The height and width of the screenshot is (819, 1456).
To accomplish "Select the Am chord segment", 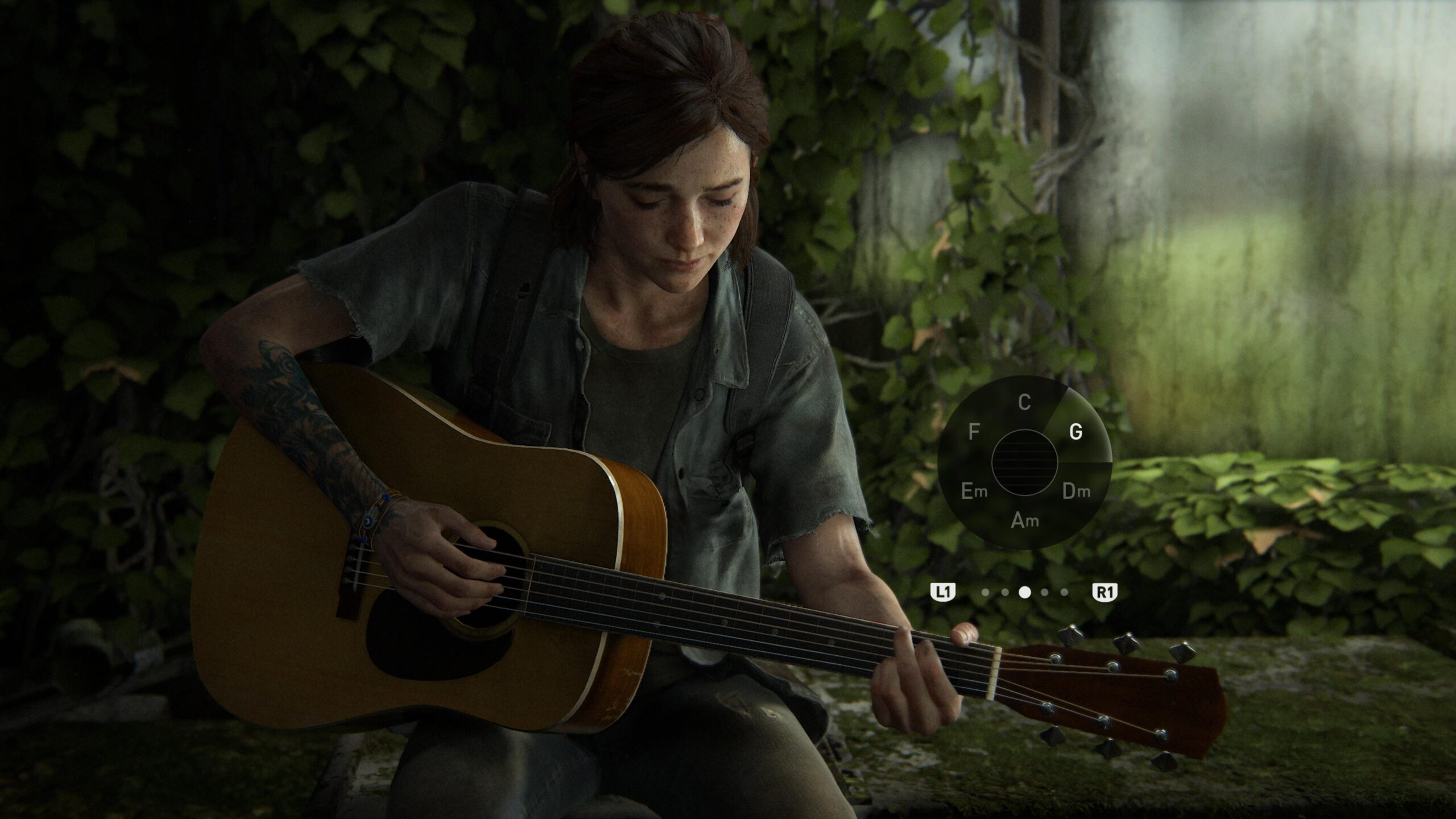I will (1024, 520).
